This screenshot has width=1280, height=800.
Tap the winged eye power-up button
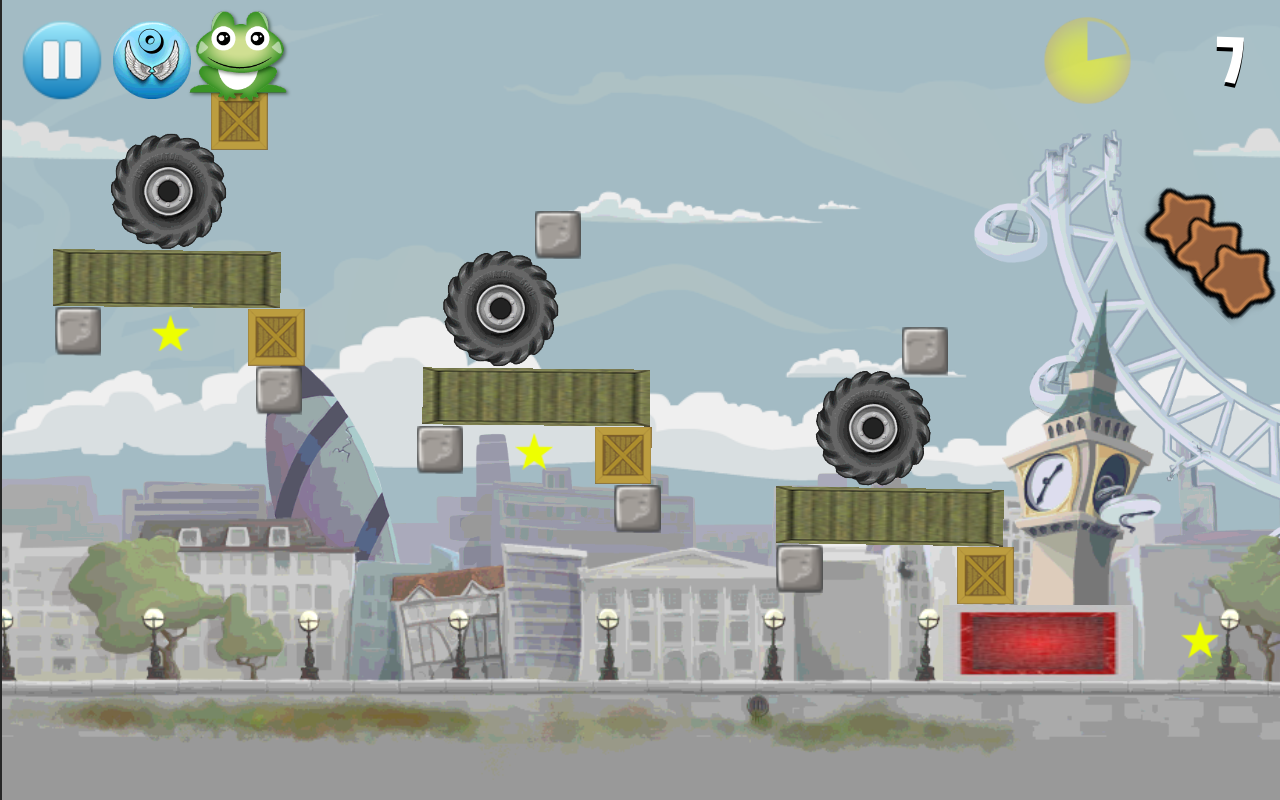(x=151, y=60)
